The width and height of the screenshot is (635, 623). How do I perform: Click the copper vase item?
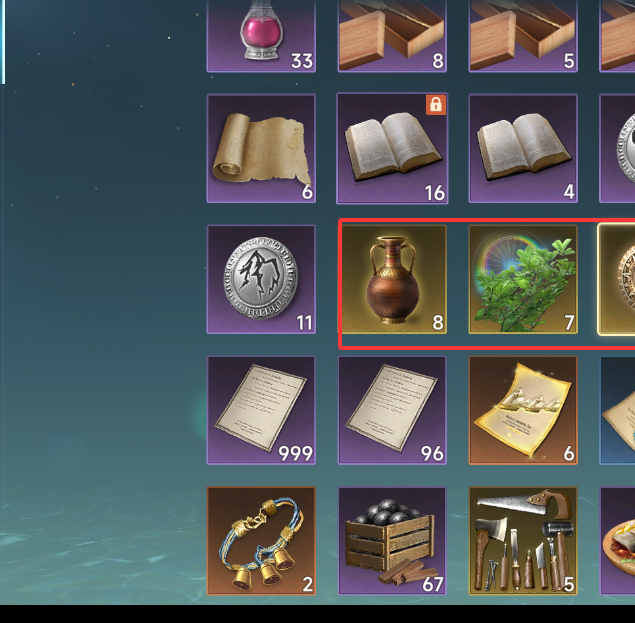(x=392, y=279)
